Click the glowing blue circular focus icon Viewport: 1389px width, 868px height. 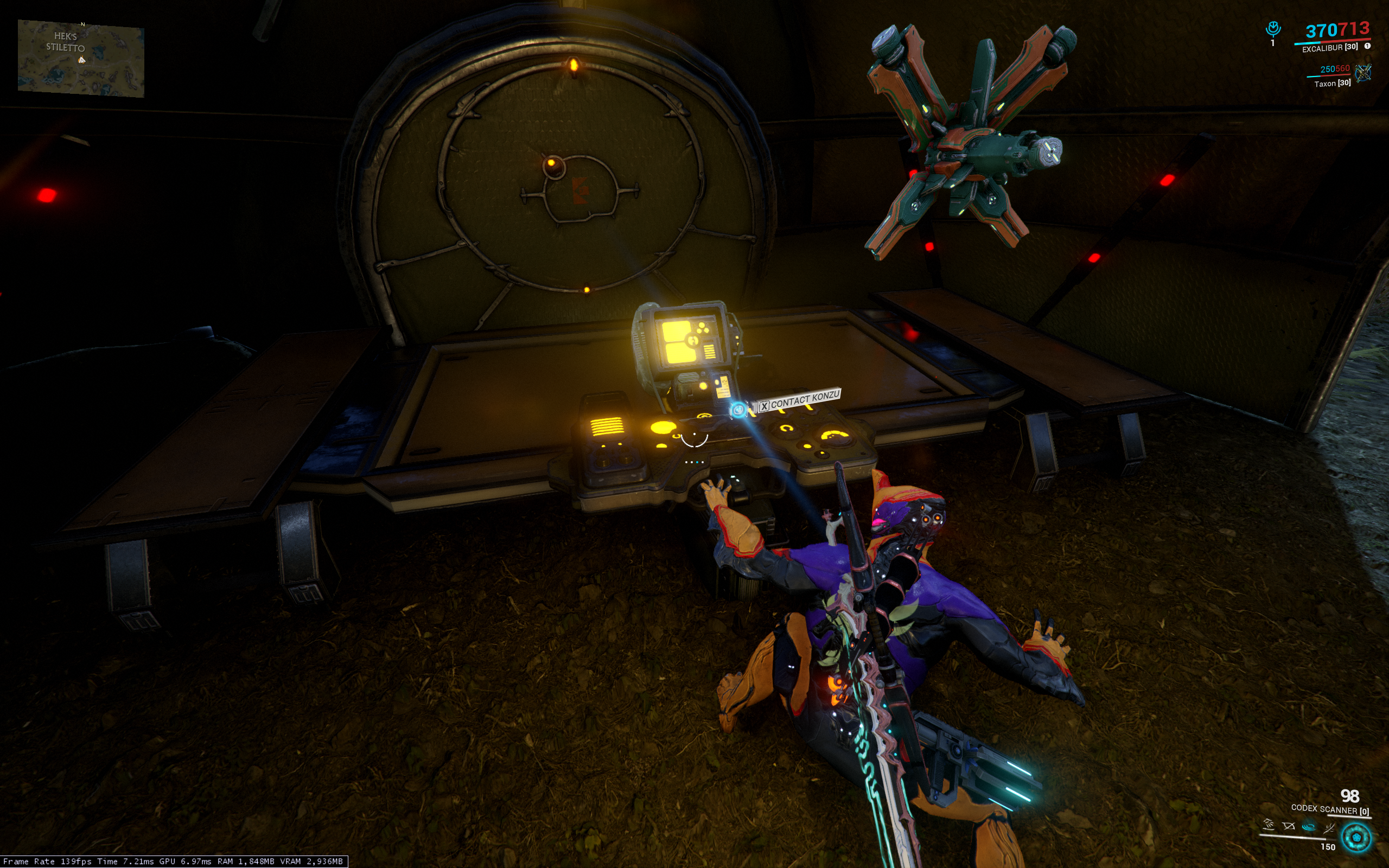click(x=1357, y=837)
